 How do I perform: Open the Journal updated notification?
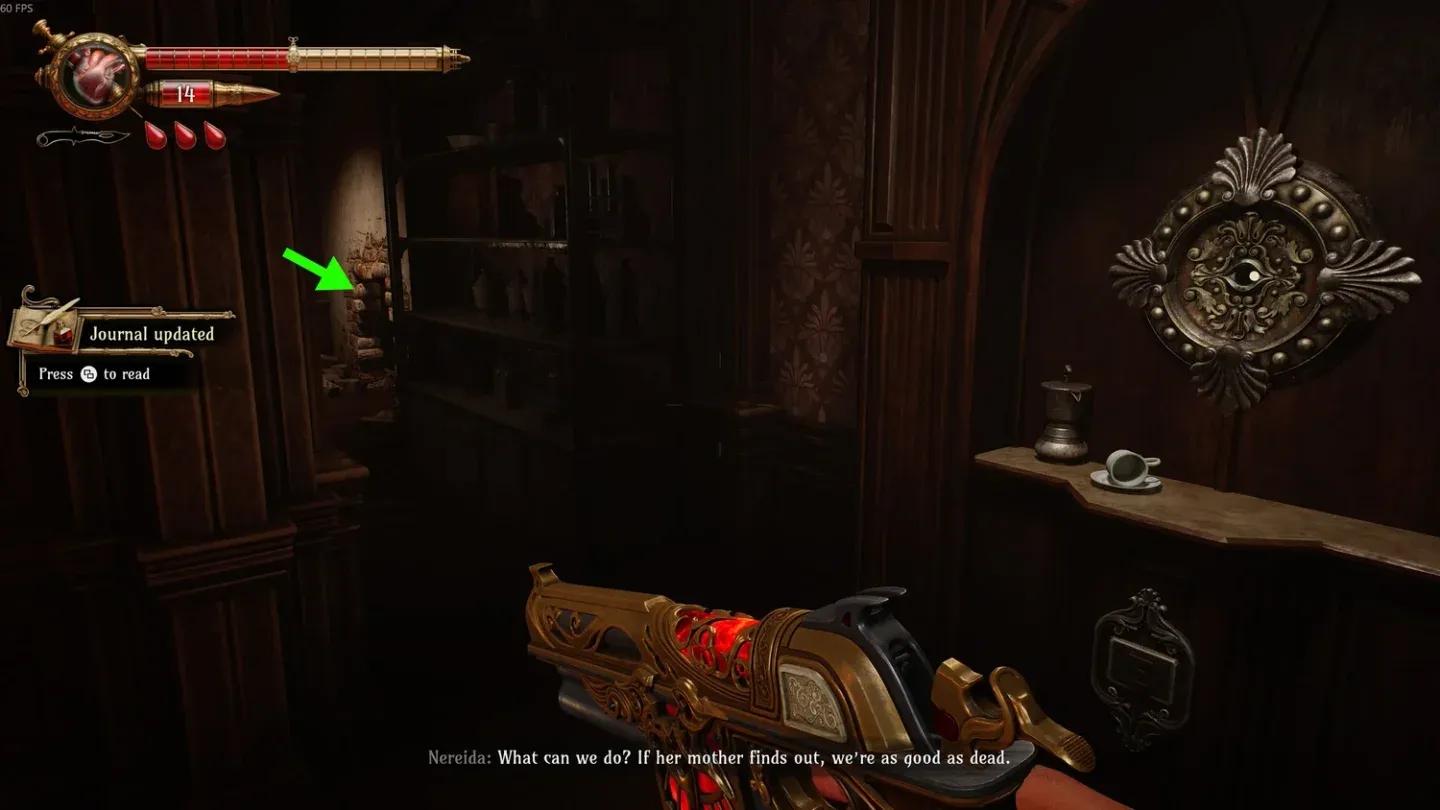pyautogui.click(x=151, y=334)
